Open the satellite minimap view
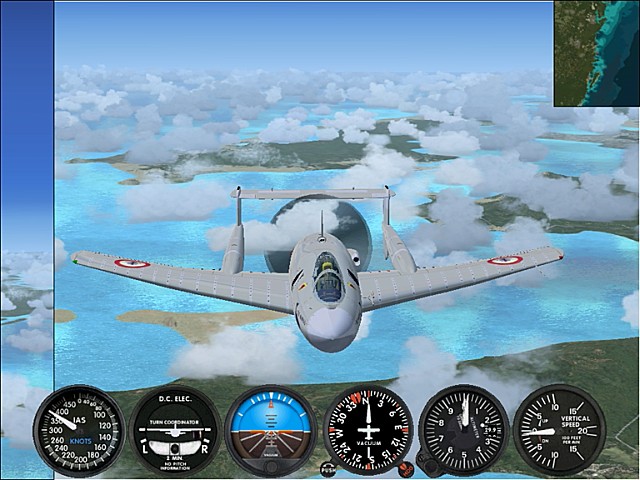This screenshot has width=640, height=480. (596, 52)
